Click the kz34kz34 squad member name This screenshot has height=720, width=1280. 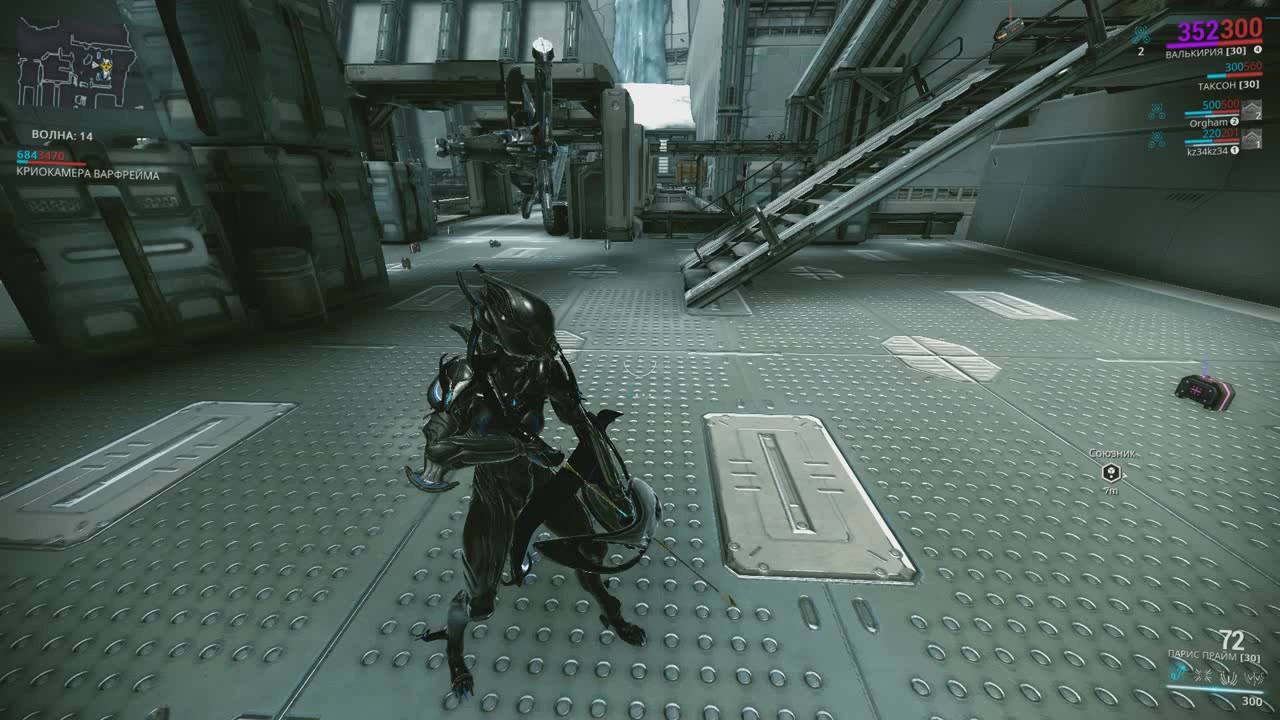pyautogui.click(x=1208, y=150)
